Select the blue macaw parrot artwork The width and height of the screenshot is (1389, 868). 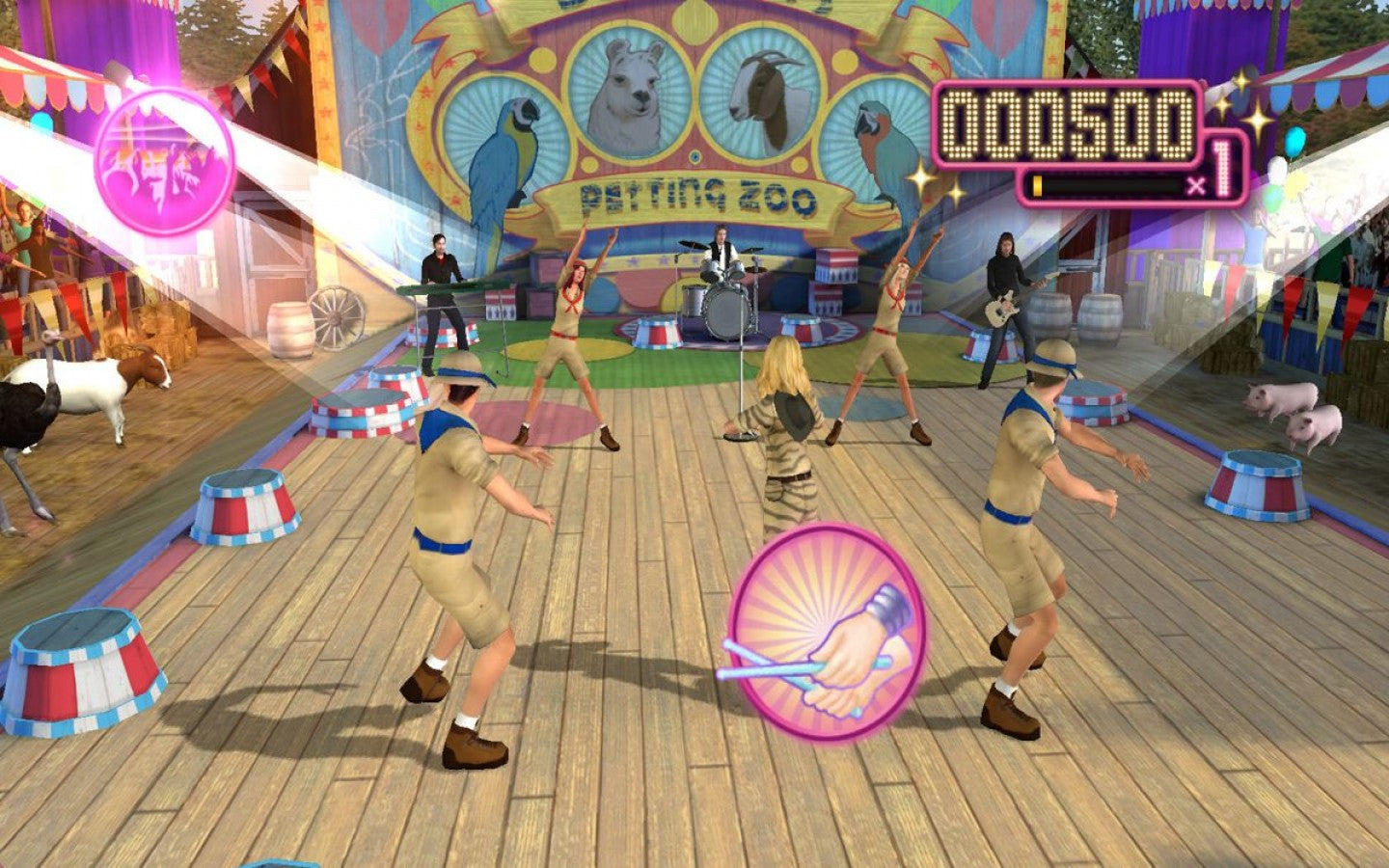(502, 154)
